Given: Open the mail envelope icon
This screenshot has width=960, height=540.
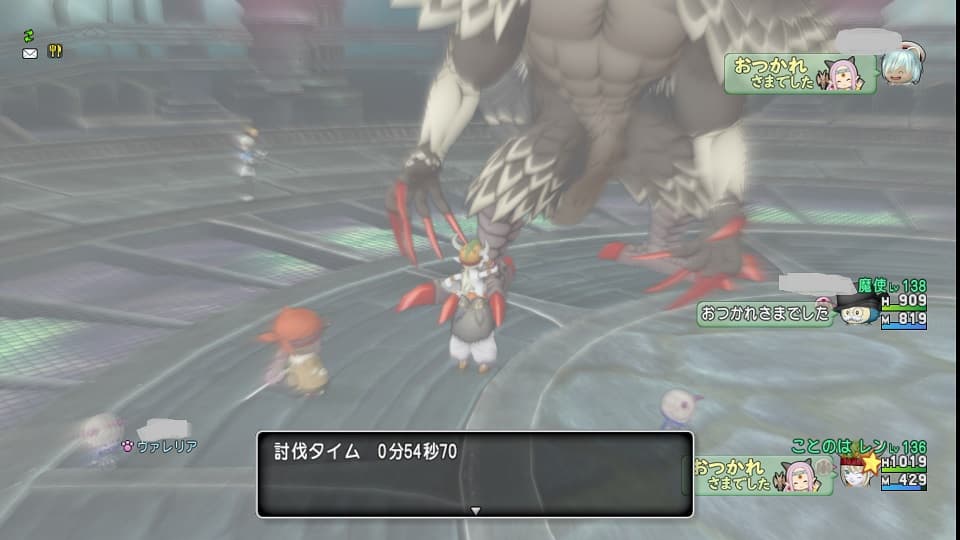Looking at the screenshot, I should [30, 52].
